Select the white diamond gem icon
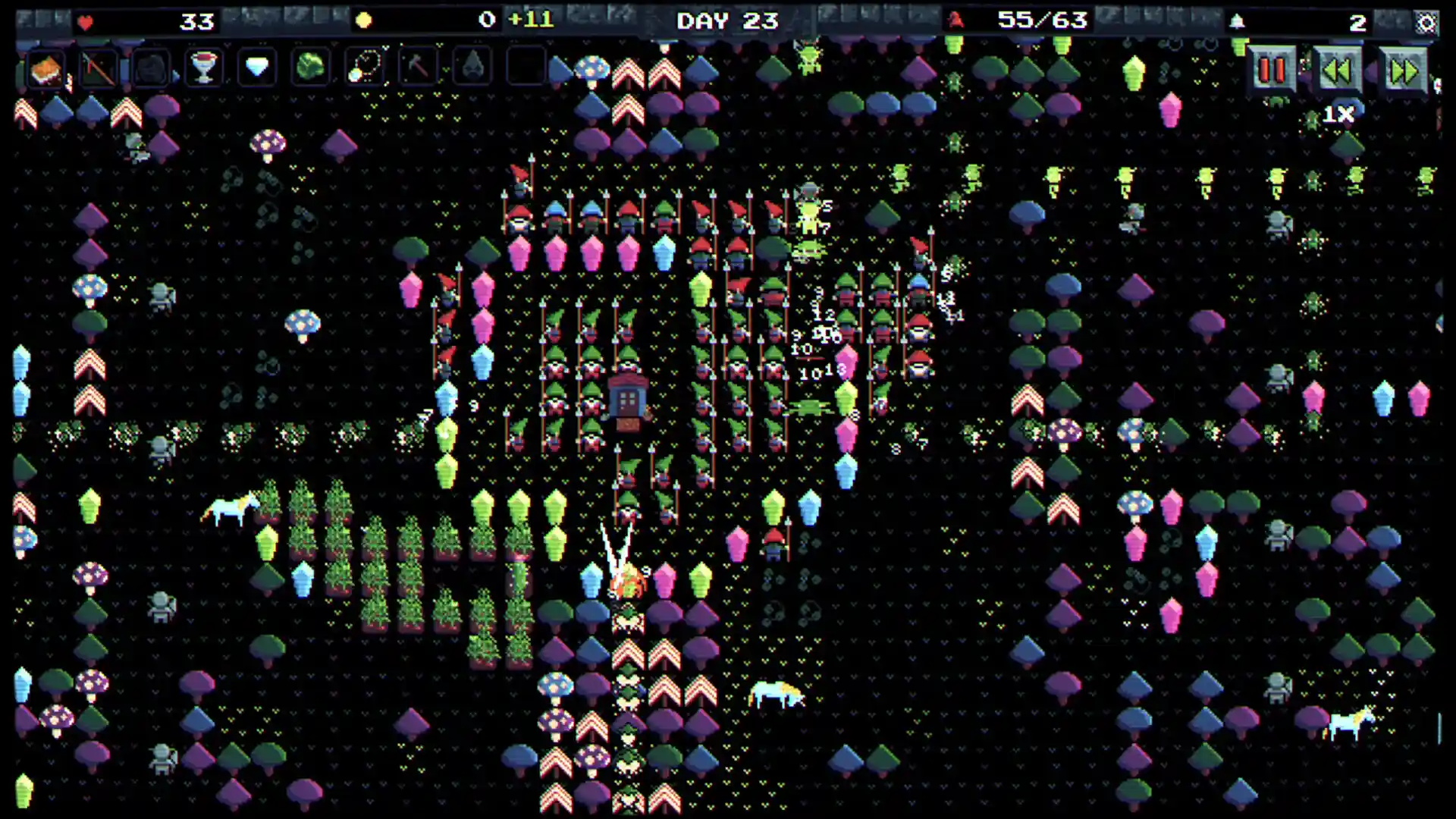This screenshot has height=819, width=1456. [x=256, y=67]
